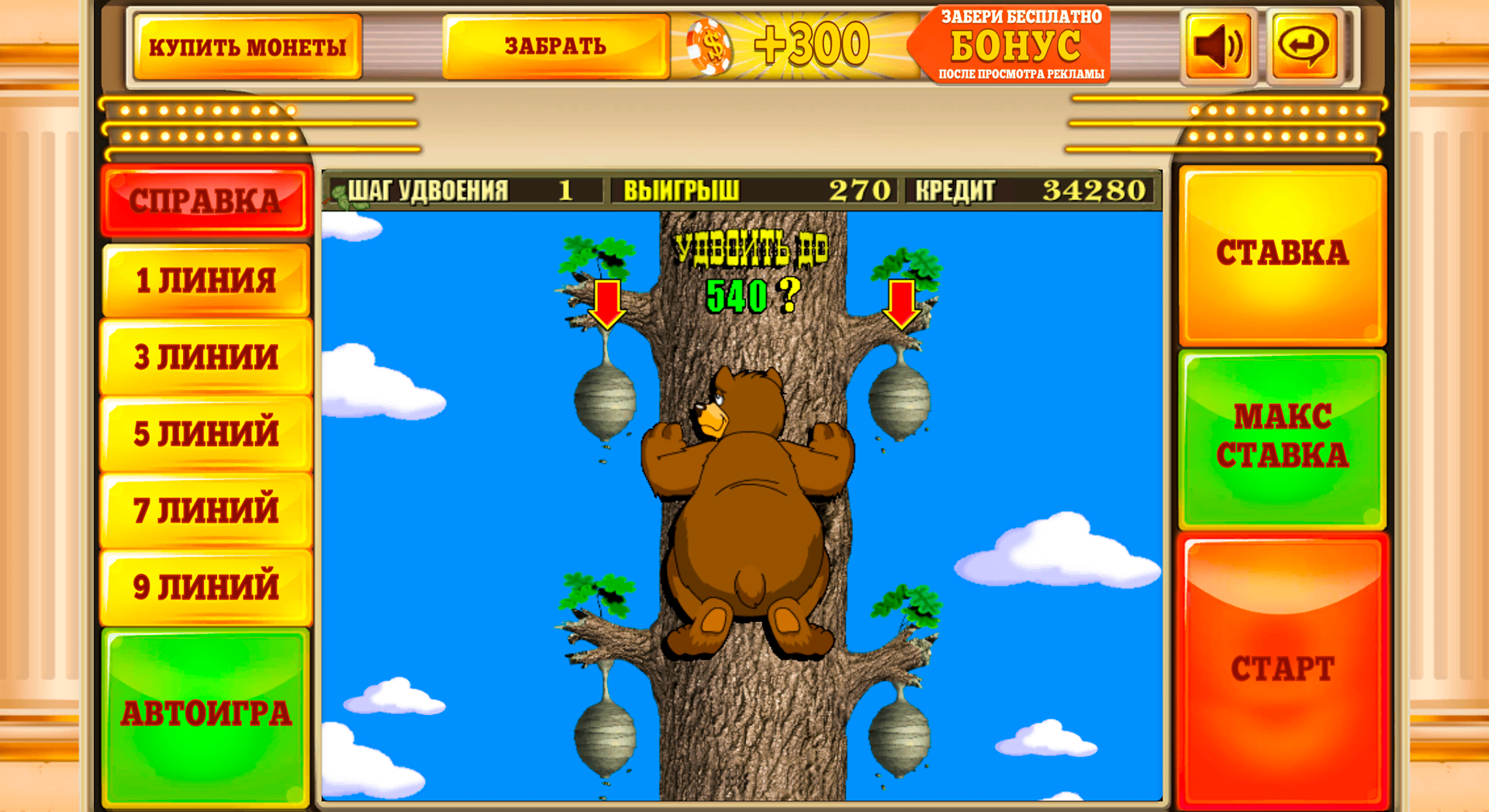Select 1 ЛИНИЯ pay line

pyautogui.click(x=206, y=281)
